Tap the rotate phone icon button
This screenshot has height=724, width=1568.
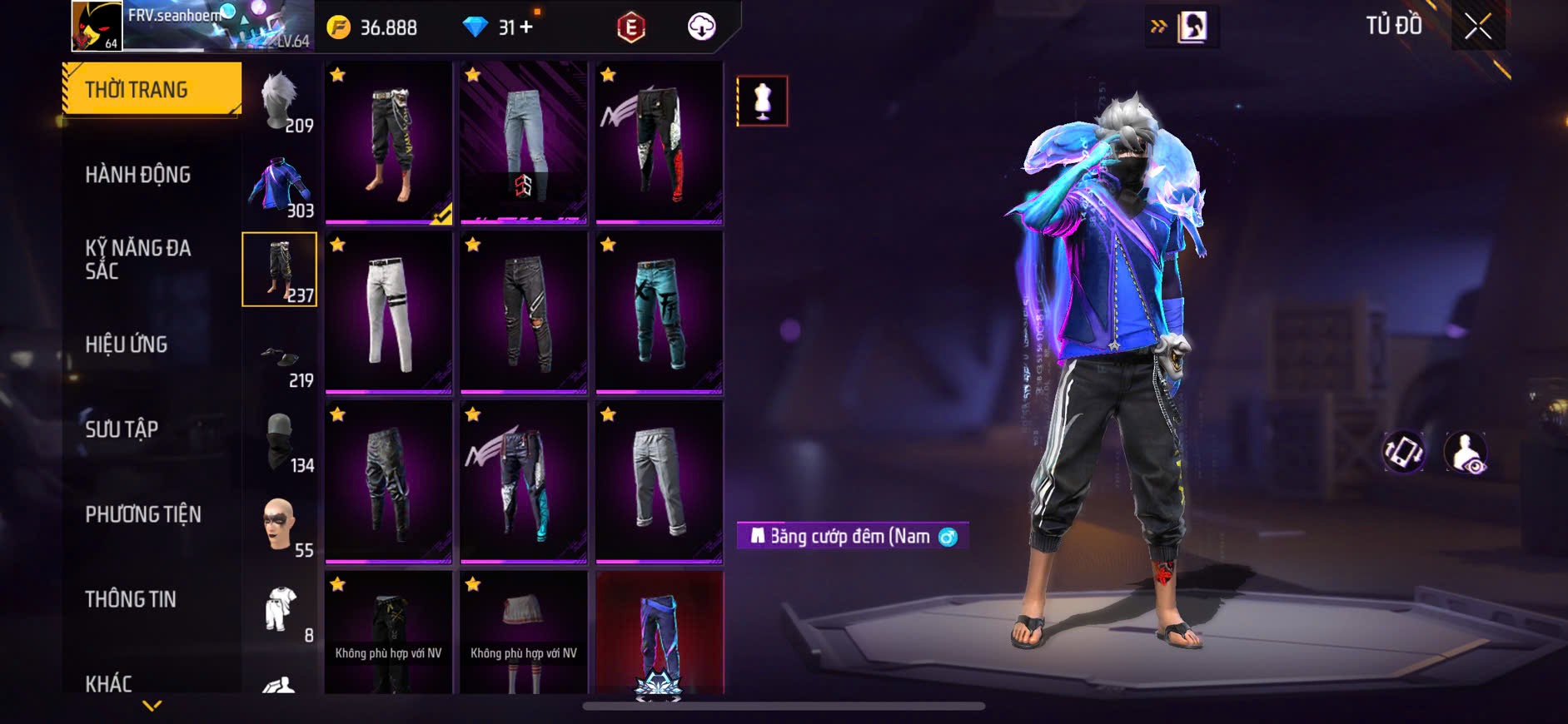1404,452
